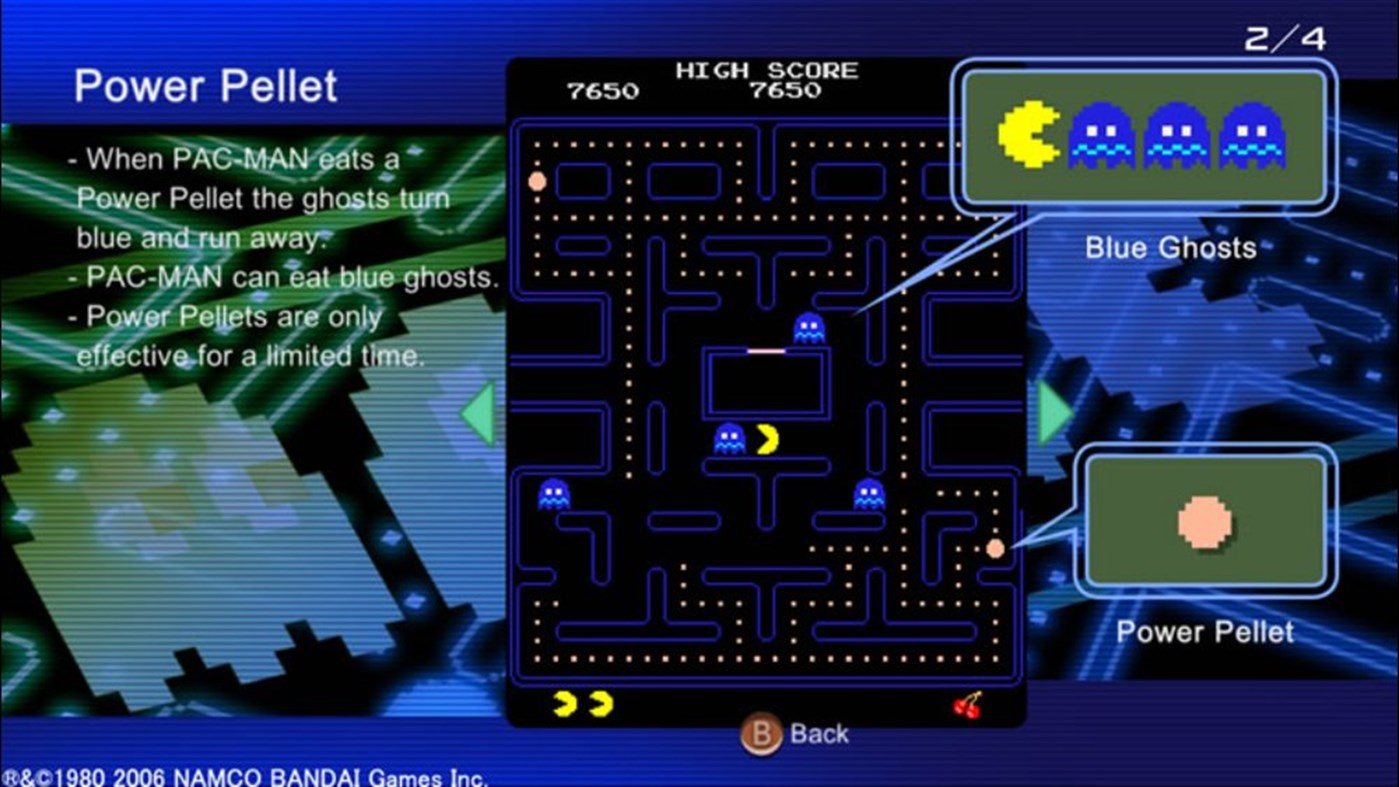Click the HIGH SCORE display above the maze

766,71
